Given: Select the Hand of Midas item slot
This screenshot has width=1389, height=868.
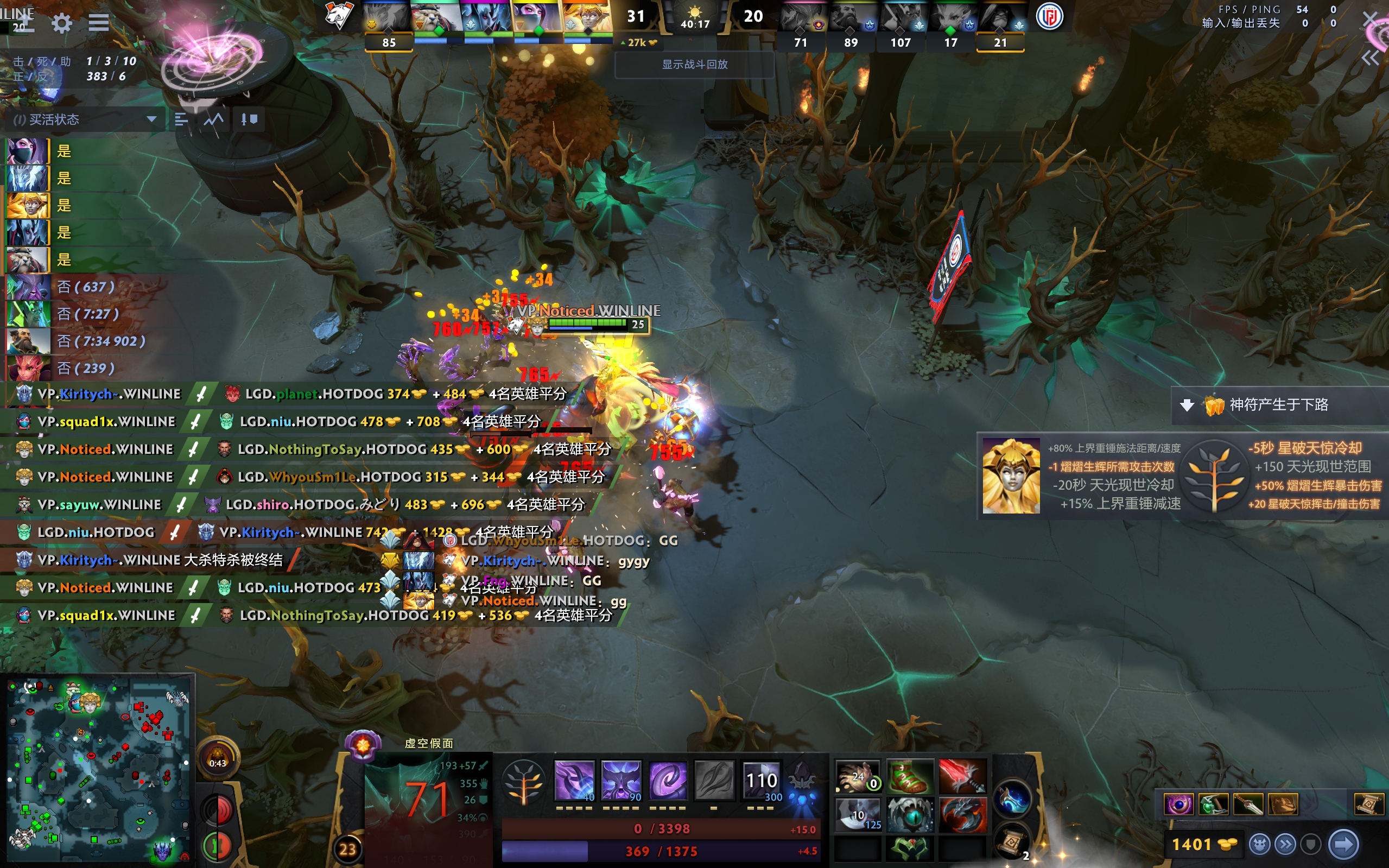Looking at the screenshot, I should click(x=858, y=776).
